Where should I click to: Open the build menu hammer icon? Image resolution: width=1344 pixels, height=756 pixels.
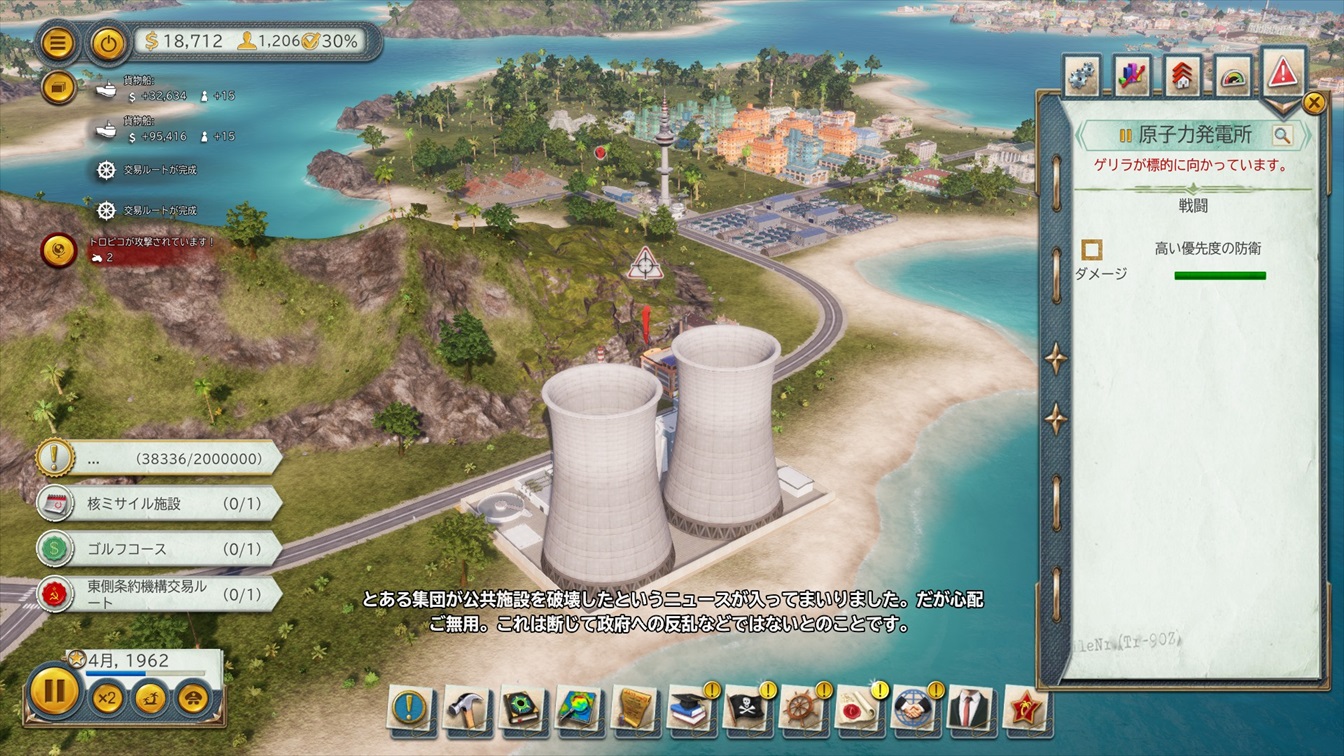point(466,709)
